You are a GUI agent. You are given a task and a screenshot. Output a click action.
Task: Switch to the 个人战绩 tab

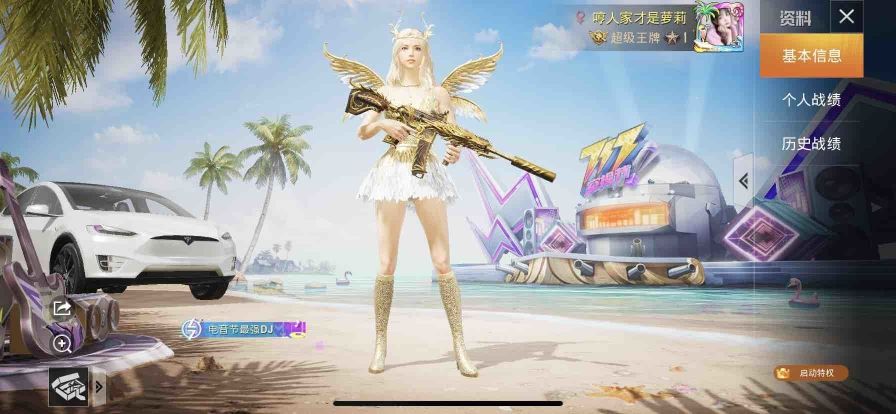point(811,99)
